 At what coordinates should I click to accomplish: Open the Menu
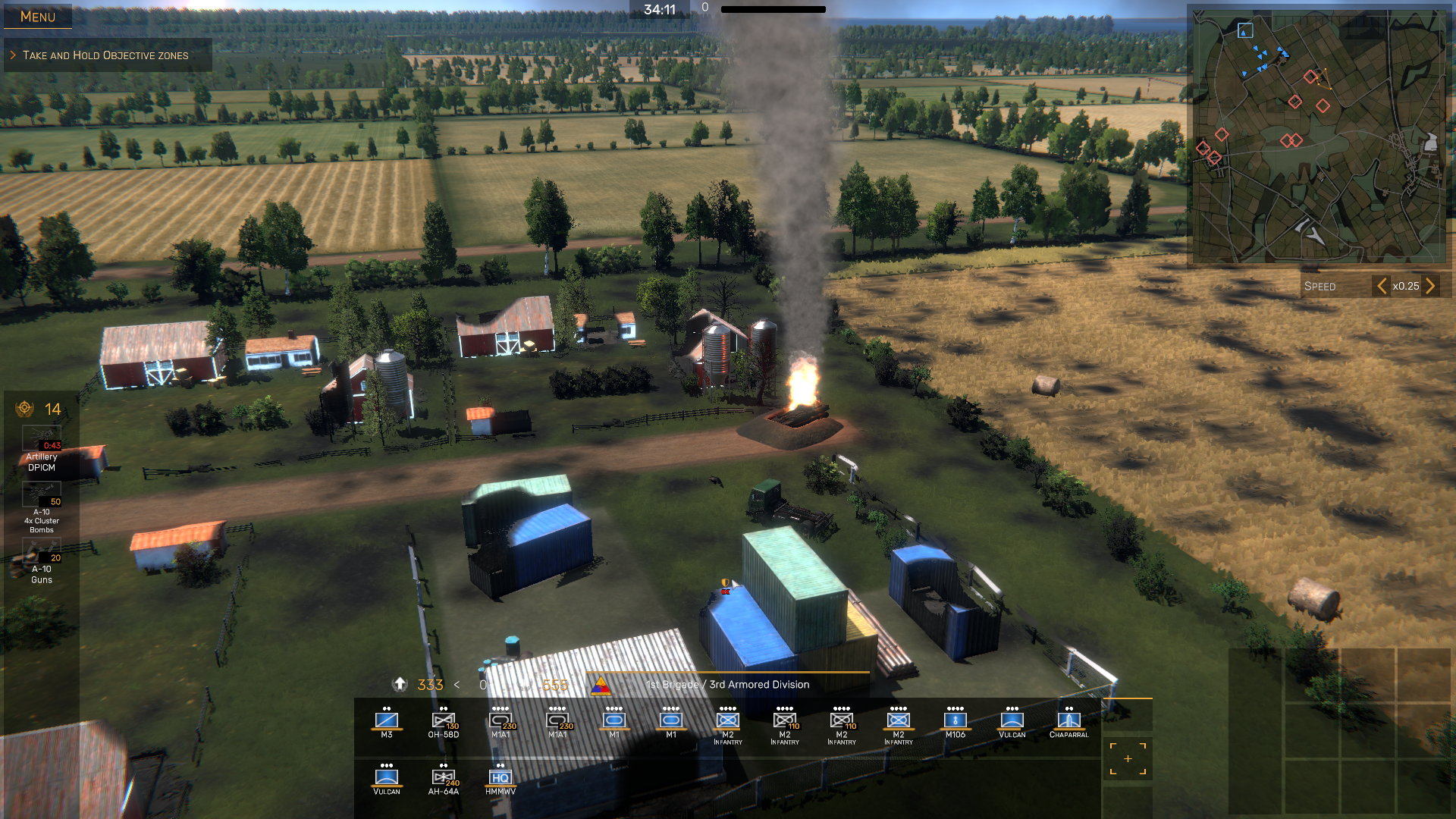pyautogui.click(x=37, y=17)
